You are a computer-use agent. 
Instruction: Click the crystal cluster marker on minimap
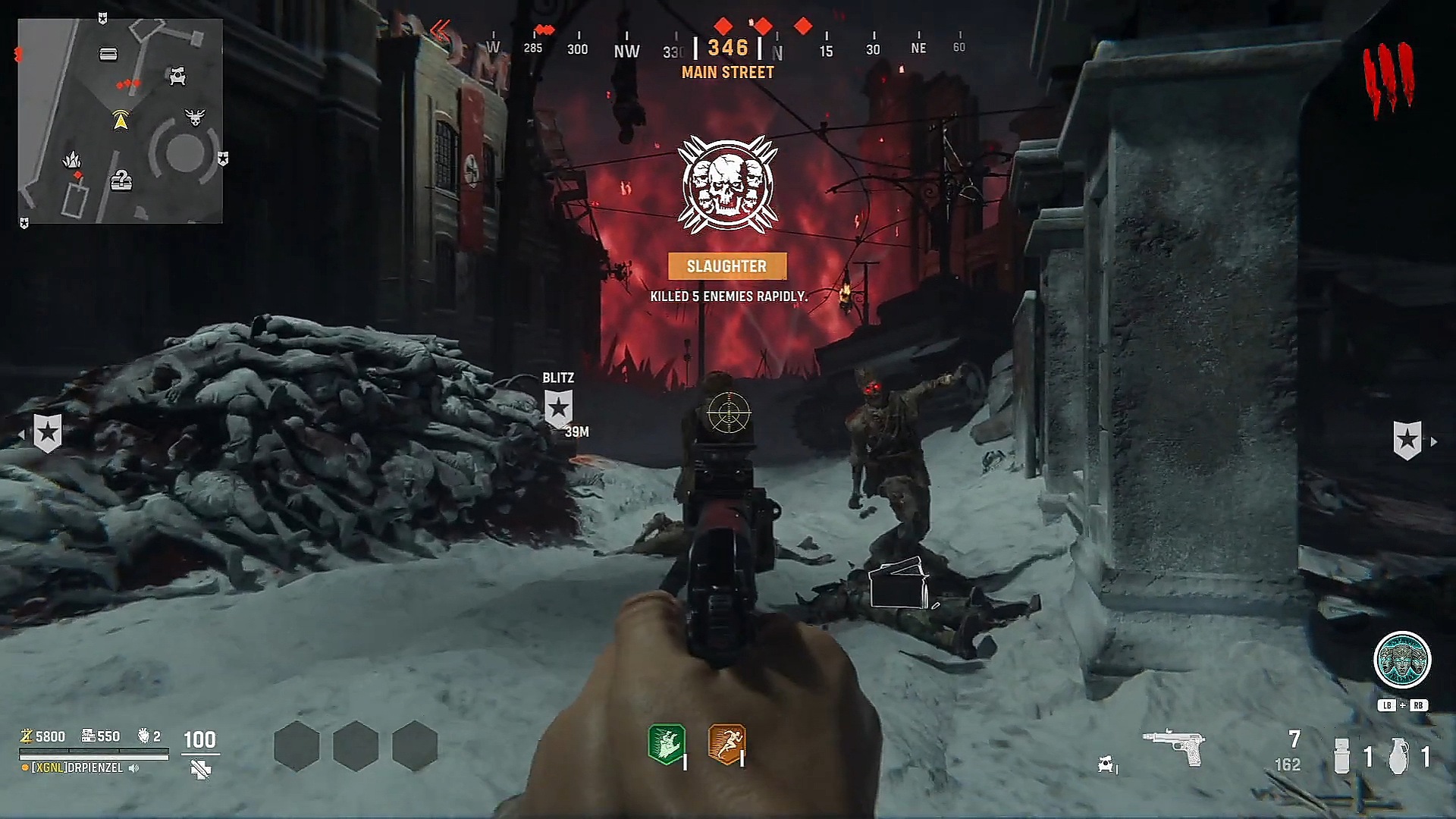click(x=72, y=160)
